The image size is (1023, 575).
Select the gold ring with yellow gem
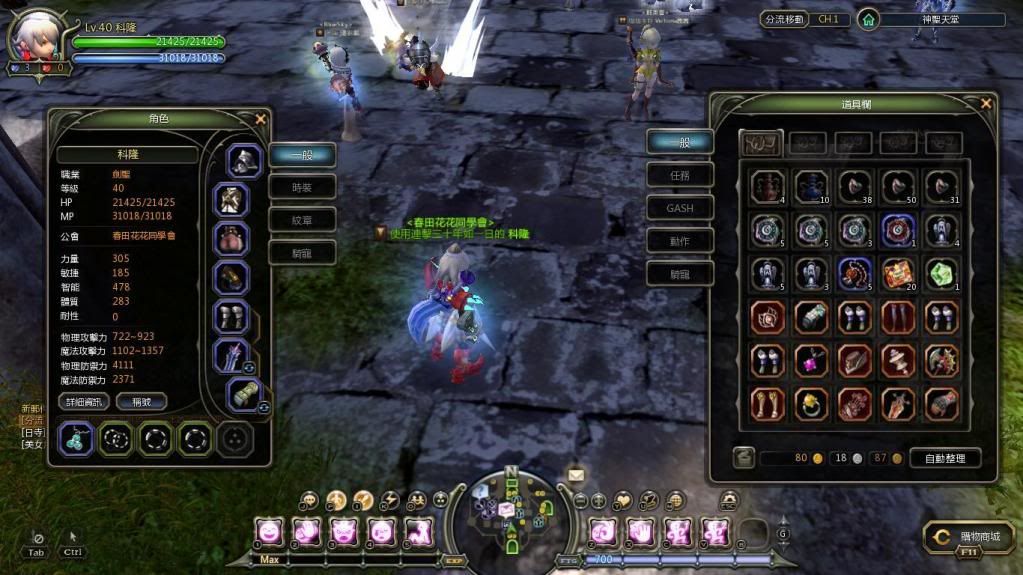(811, 403)
